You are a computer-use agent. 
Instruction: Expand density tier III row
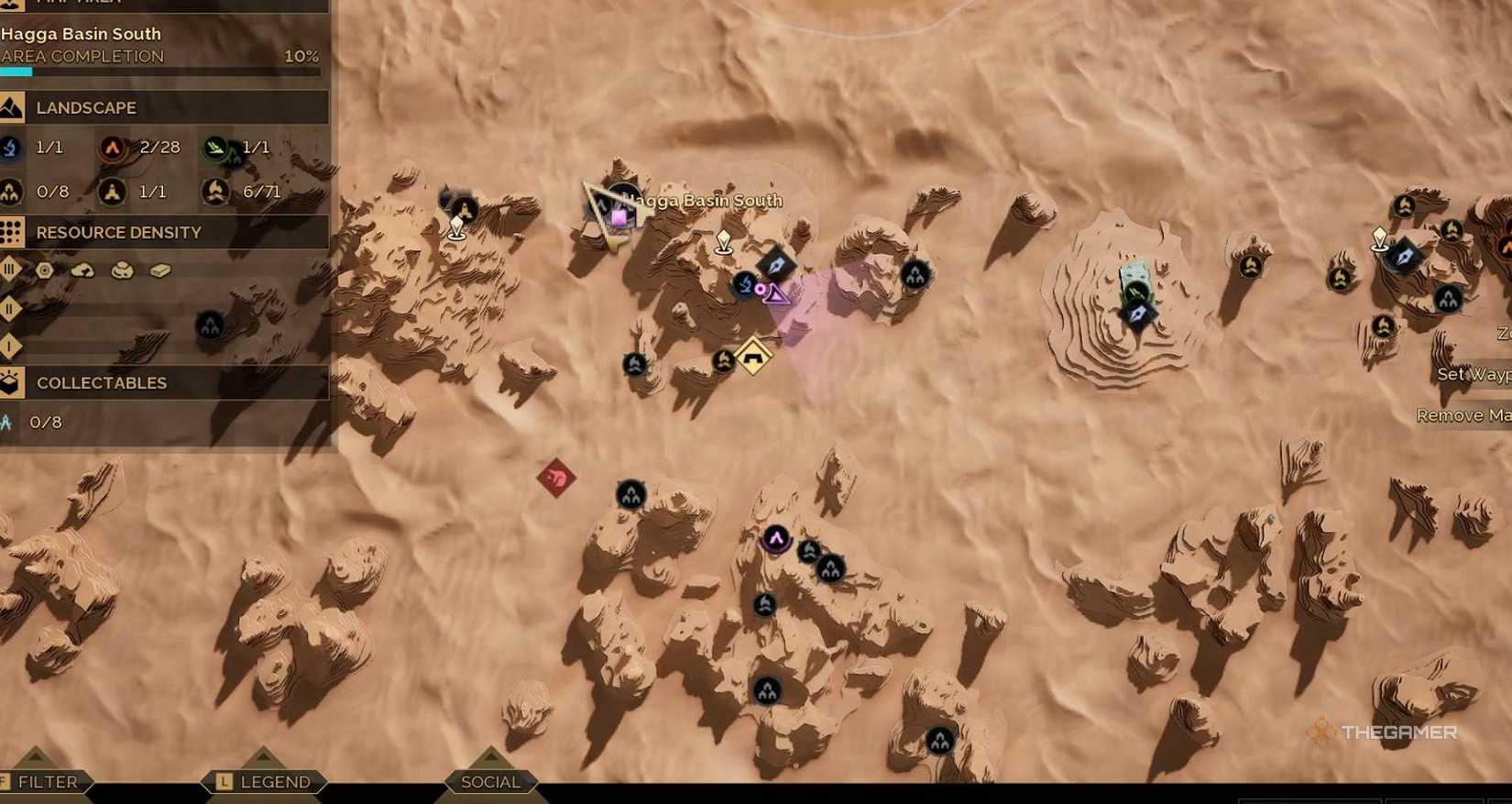pos(9,270)
